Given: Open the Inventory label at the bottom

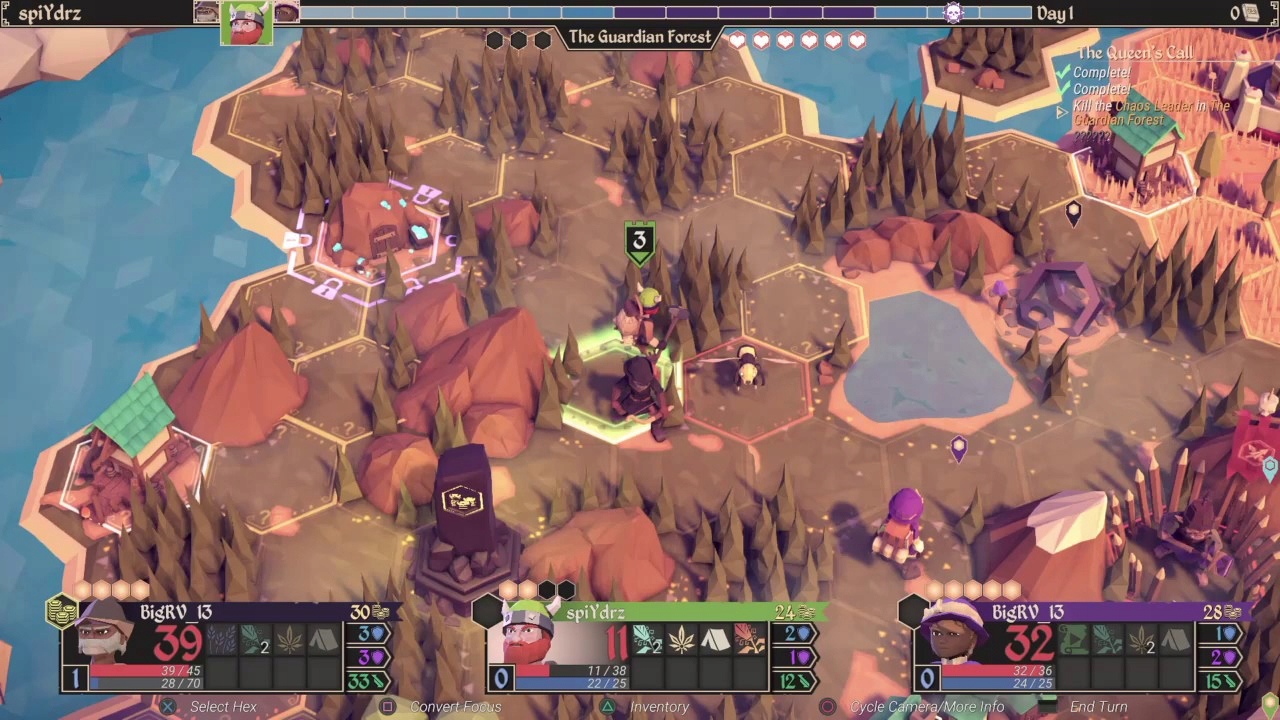Looking at the screenshot, I should [659, 707].
